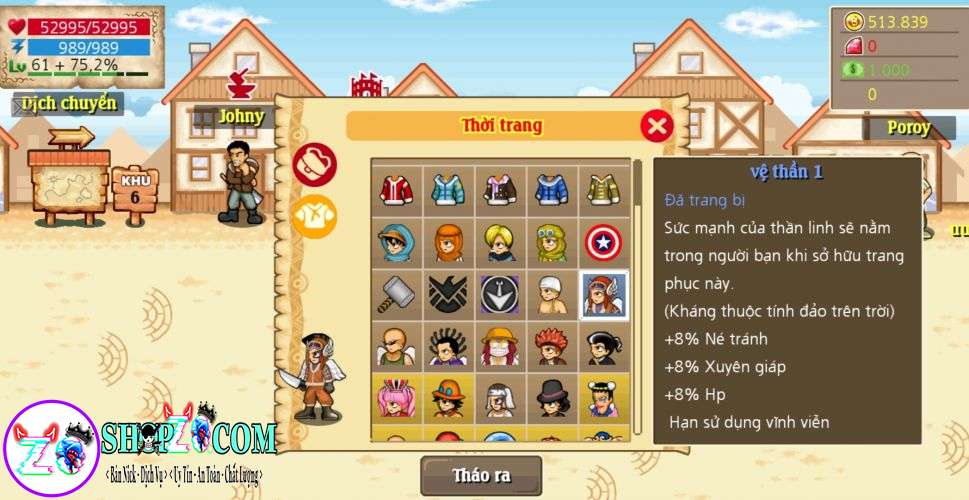Choose the purple down-arrow badge item
Viewport: 969px width, 500px height.
point(500,294)
